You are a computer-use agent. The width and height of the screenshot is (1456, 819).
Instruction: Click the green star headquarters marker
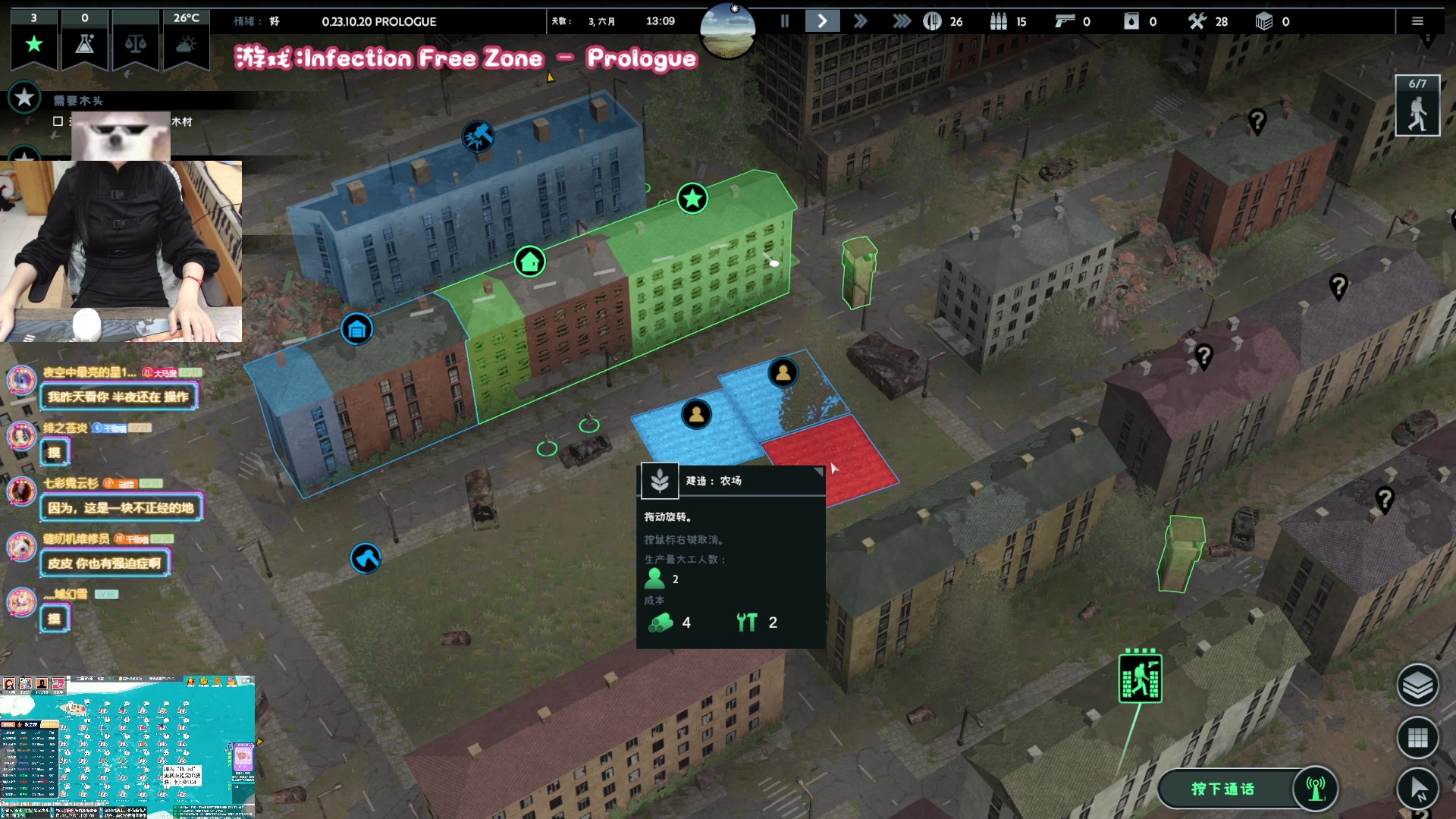pyautogui.click(x=692, y=199)
